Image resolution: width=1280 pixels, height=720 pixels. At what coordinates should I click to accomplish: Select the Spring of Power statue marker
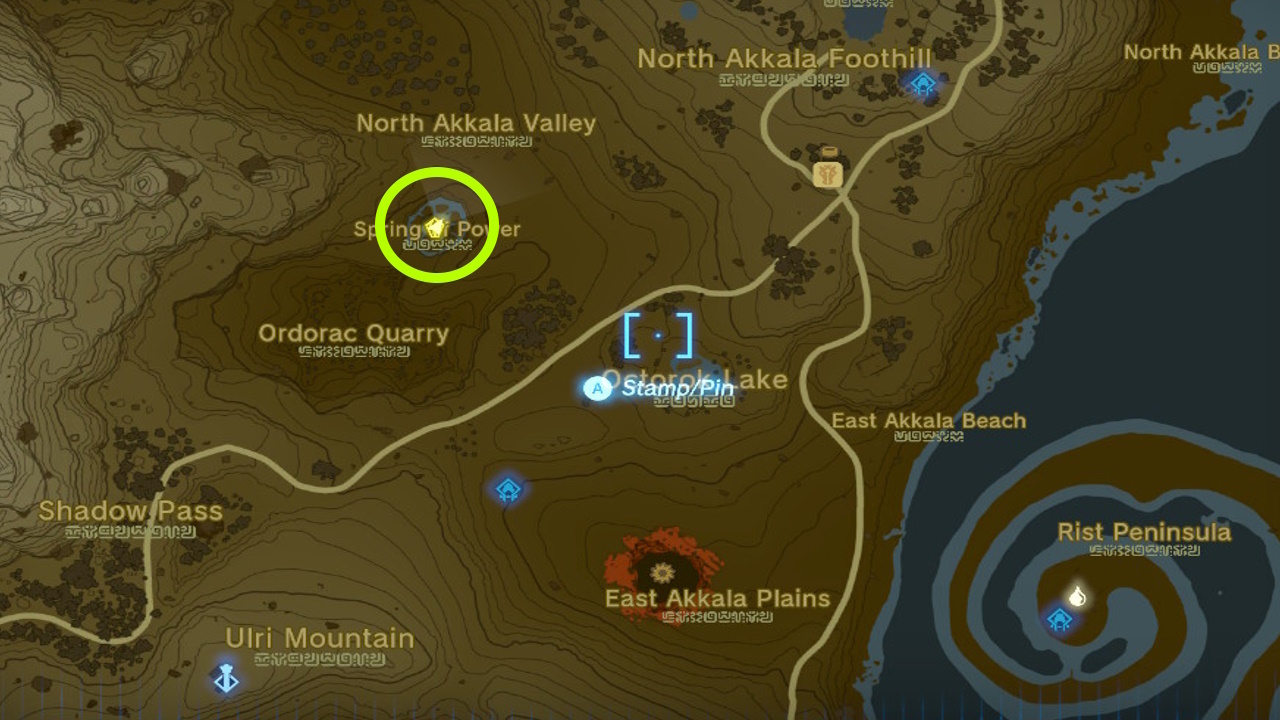coord(434,228)
